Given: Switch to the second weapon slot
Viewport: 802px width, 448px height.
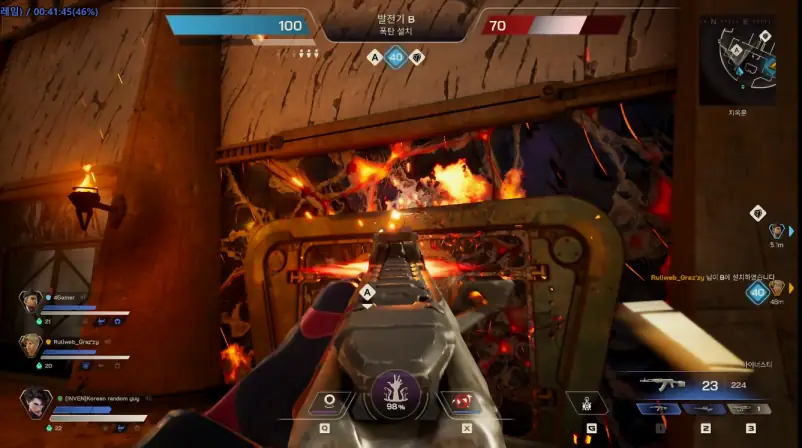Looking at the screenshot, I should pyautogui.click(x=706, y=408).
